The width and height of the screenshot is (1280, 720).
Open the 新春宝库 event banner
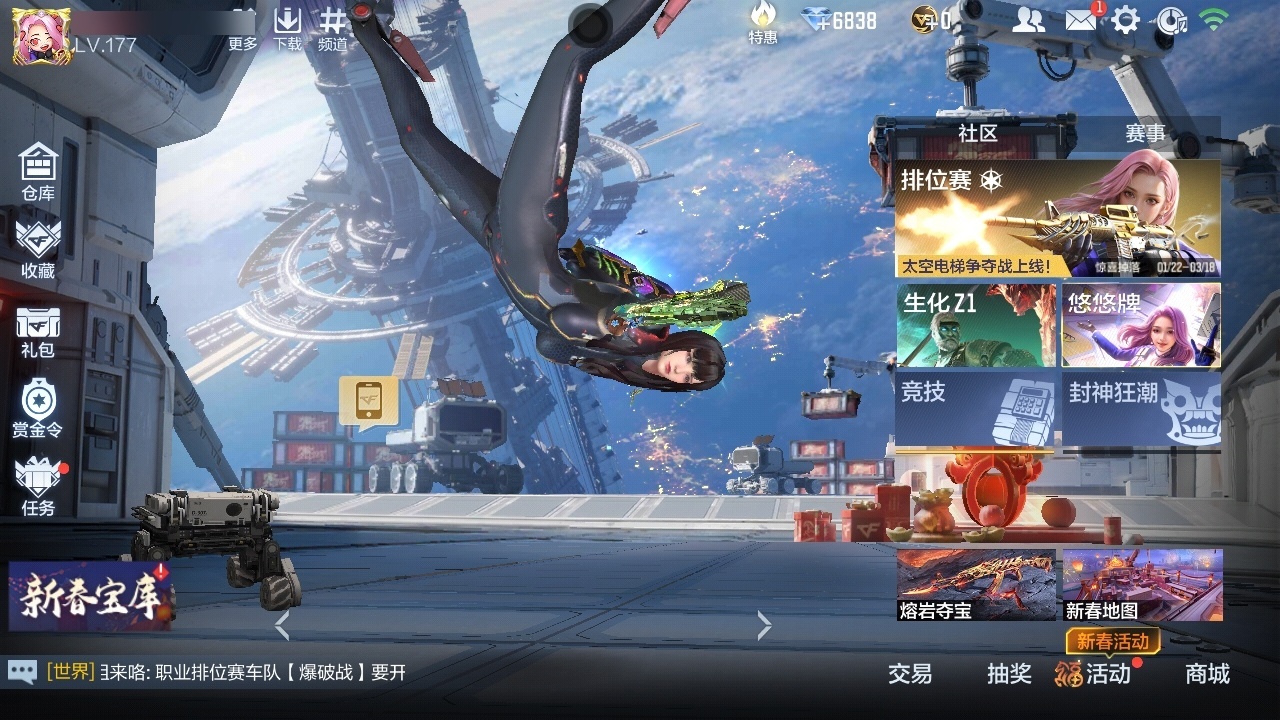pyautogui.click(x=88, y=596)
